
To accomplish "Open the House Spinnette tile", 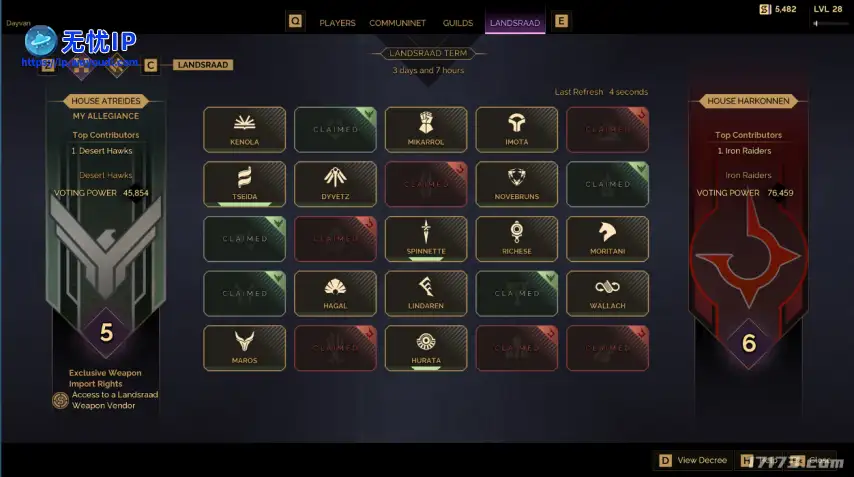I will point(426,239).
